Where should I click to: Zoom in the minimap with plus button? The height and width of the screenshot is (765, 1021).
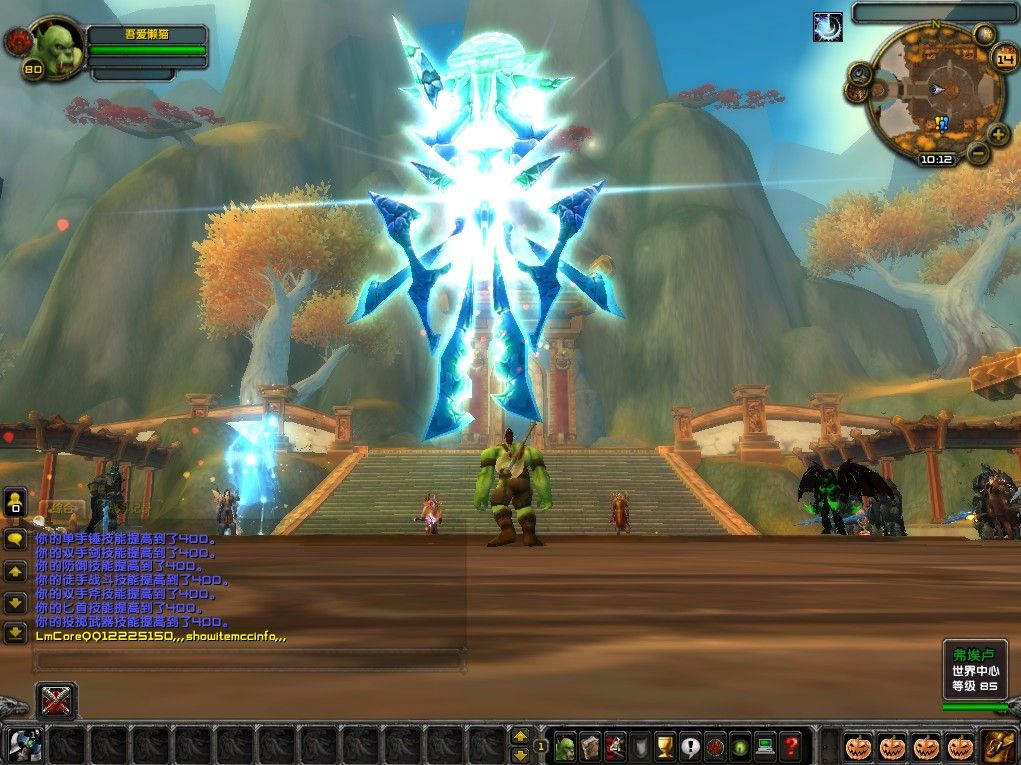pos(998,134)
